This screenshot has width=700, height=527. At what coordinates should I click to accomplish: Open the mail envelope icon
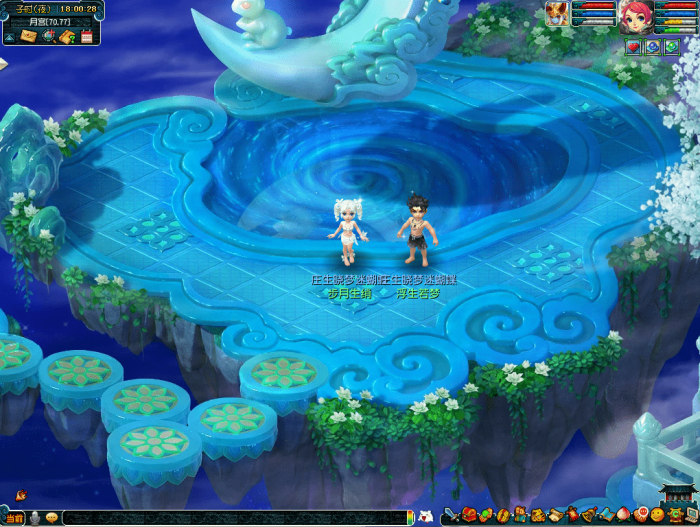pos(28,36)
